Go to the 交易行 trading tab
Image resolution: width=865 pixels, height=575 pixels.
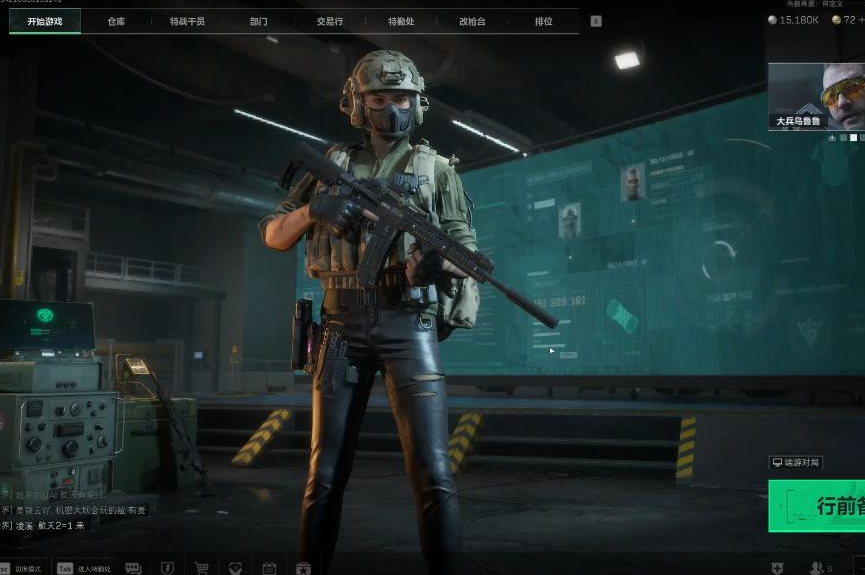[x=329, y=21]
